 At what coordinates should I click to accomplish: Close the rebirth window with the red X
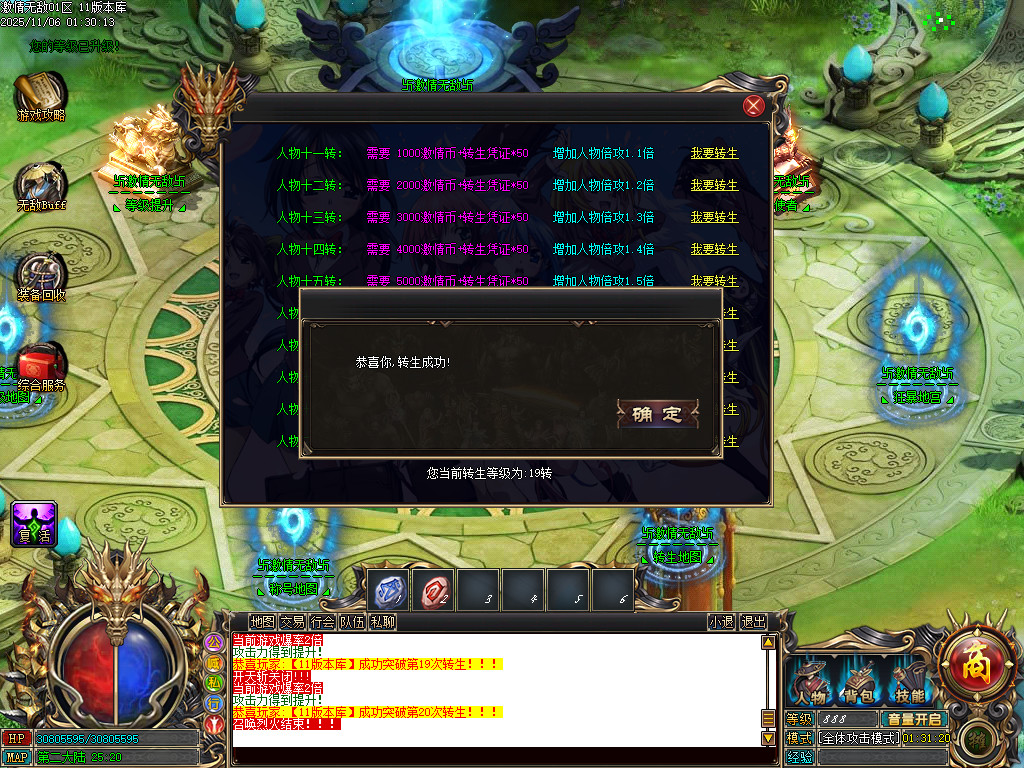click(754, 106)
